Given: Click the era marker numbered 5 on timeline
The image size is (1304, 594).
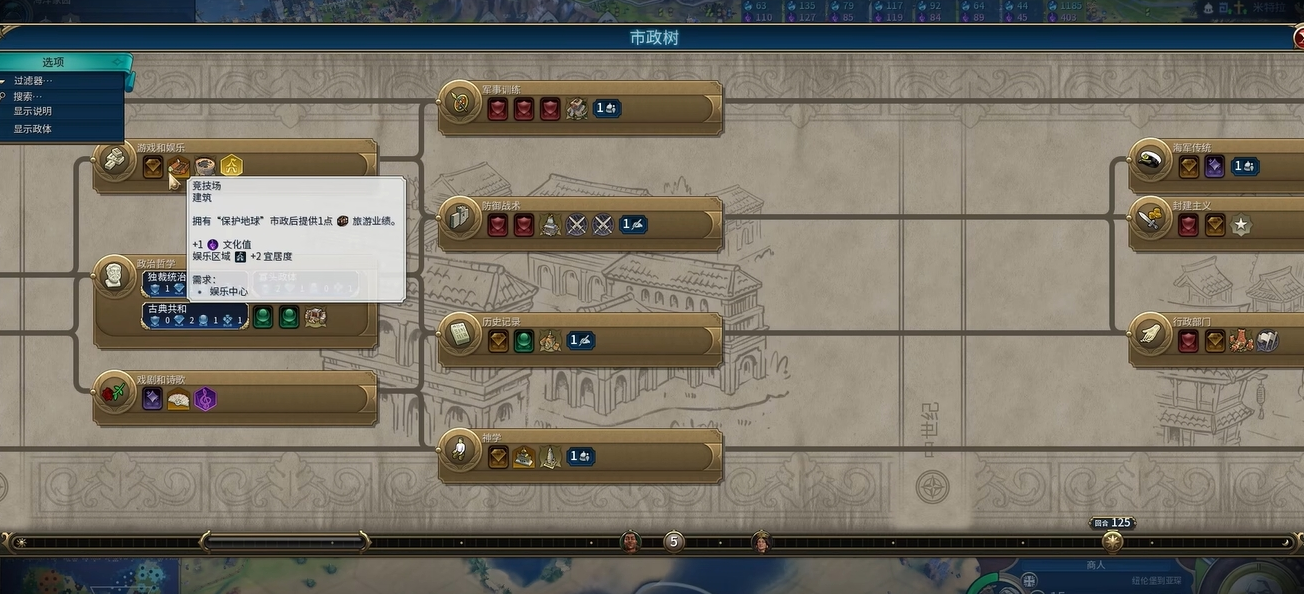Looking at the screenshot, I should 674,542.
